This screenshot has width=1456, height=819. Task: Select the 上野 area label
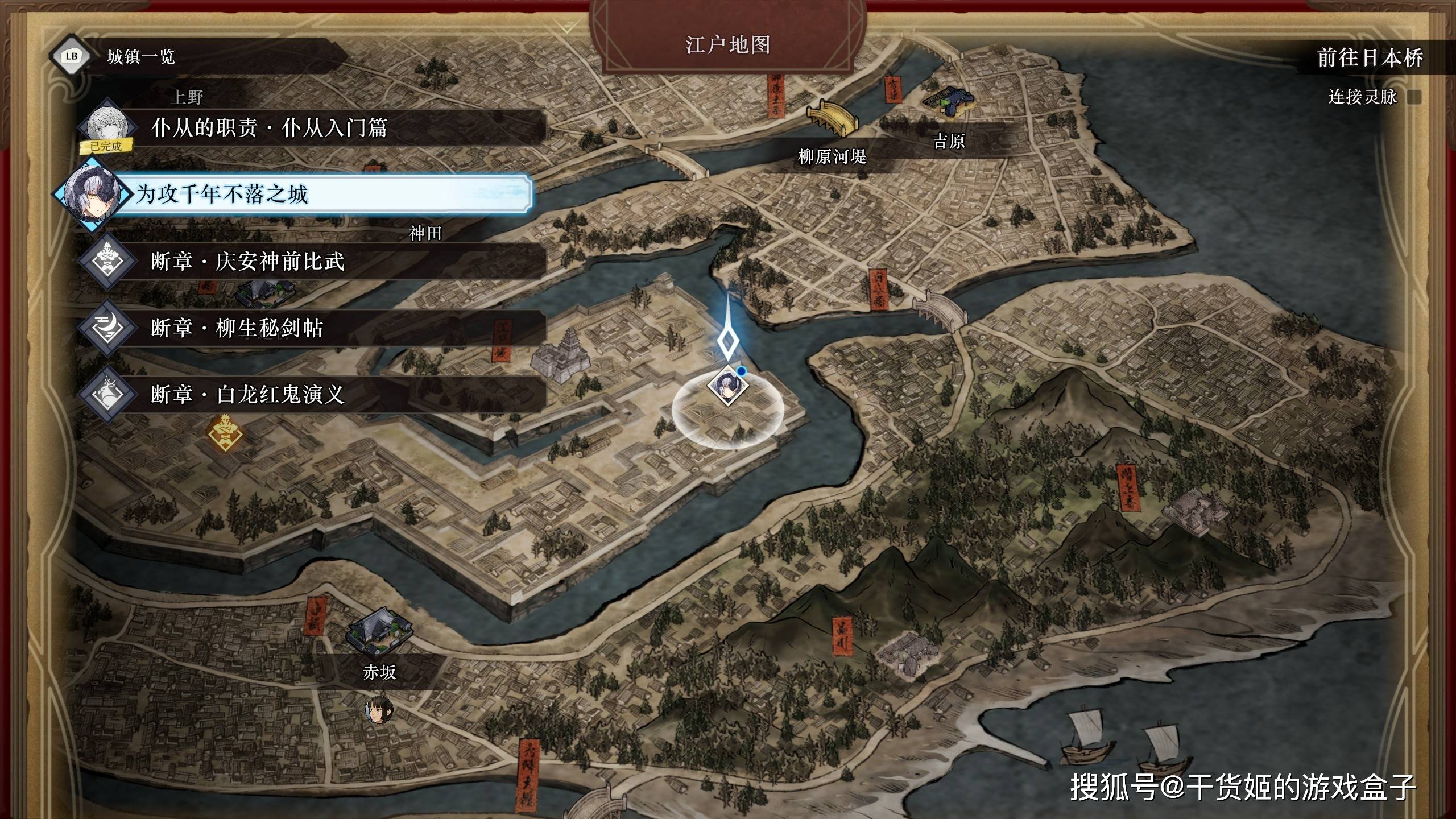[x=187, y=97]
